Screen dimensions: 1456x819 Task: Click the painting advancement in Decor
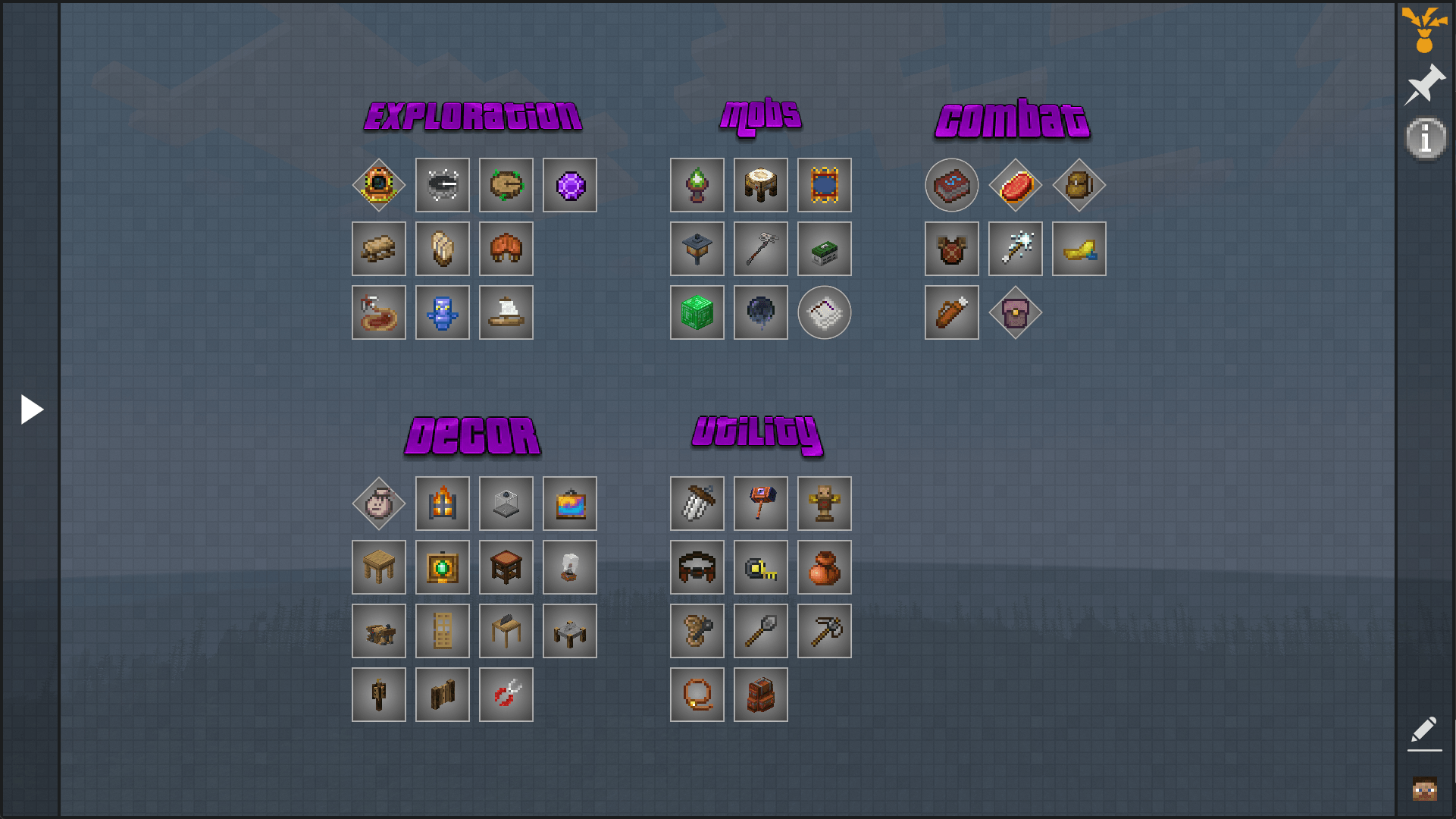pyautogui.click(x=570, y=504)
